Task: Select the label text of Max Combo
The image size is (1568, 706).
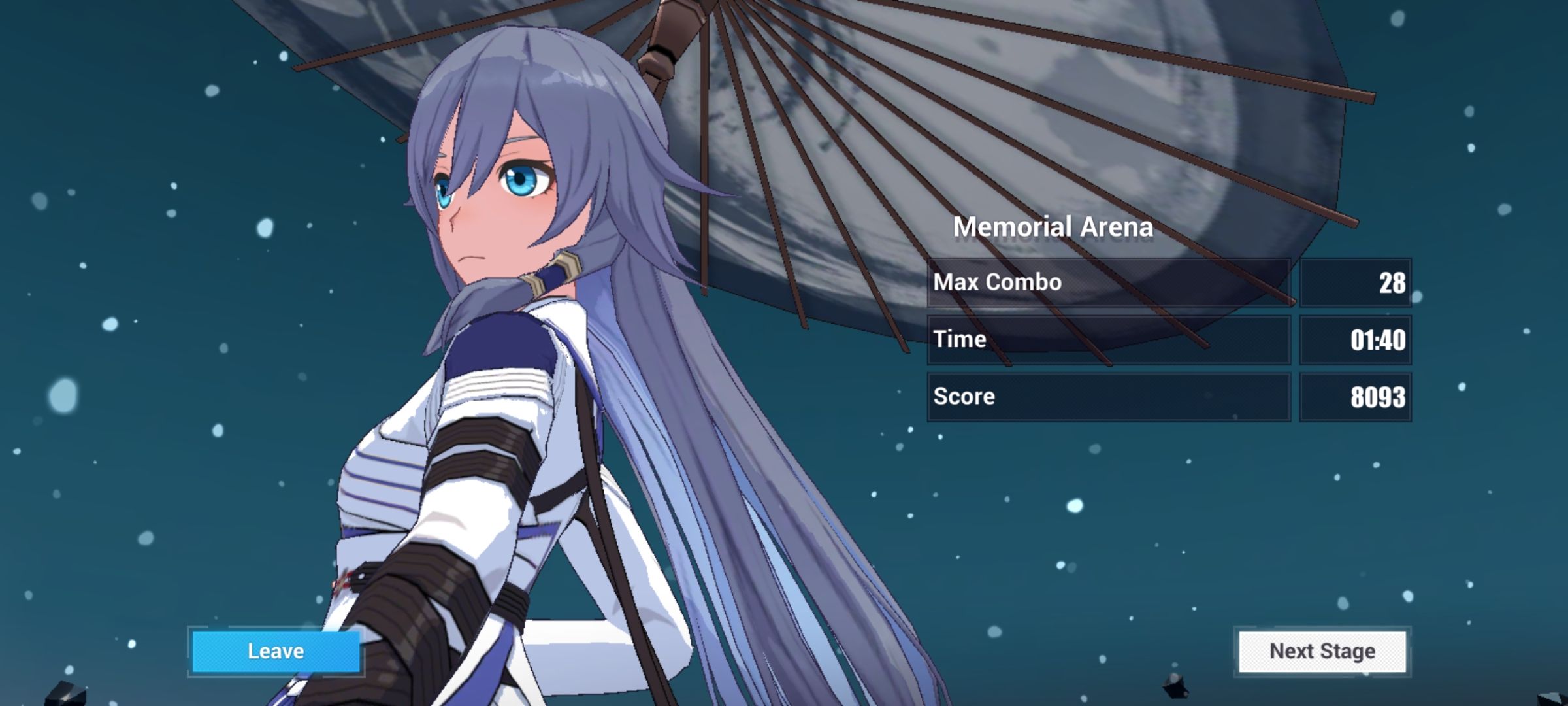Action: click(x=998, y=282)
